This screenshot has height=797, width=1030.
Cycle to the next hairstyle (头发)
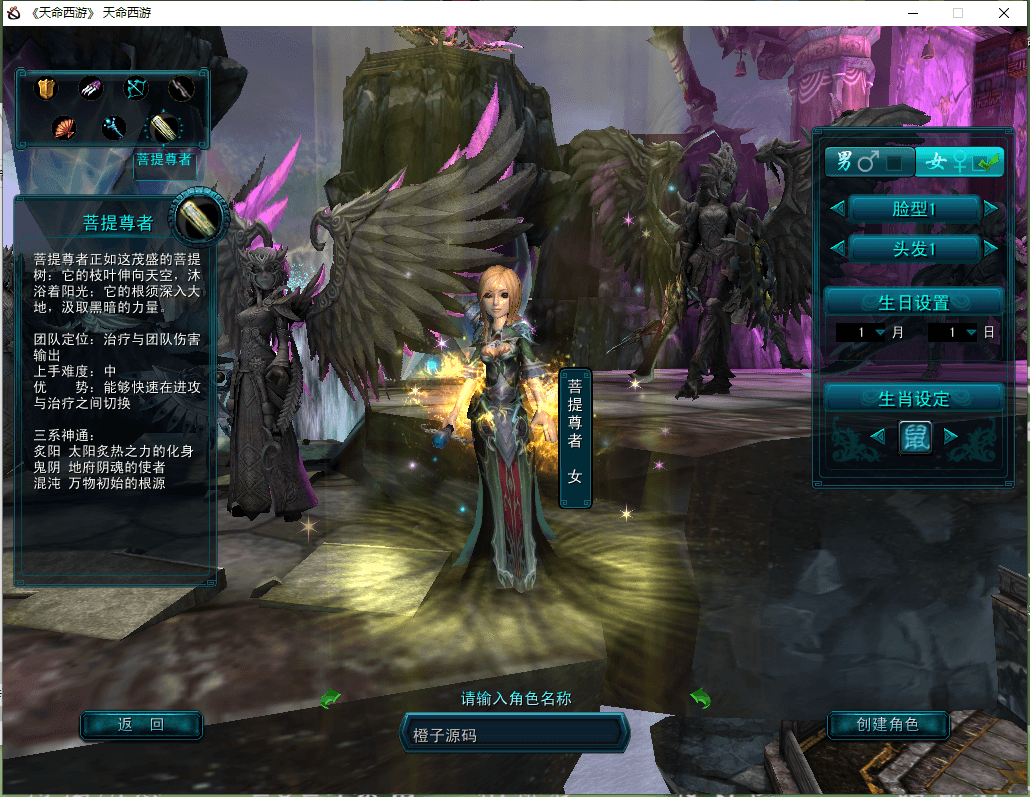coord(991,248)
